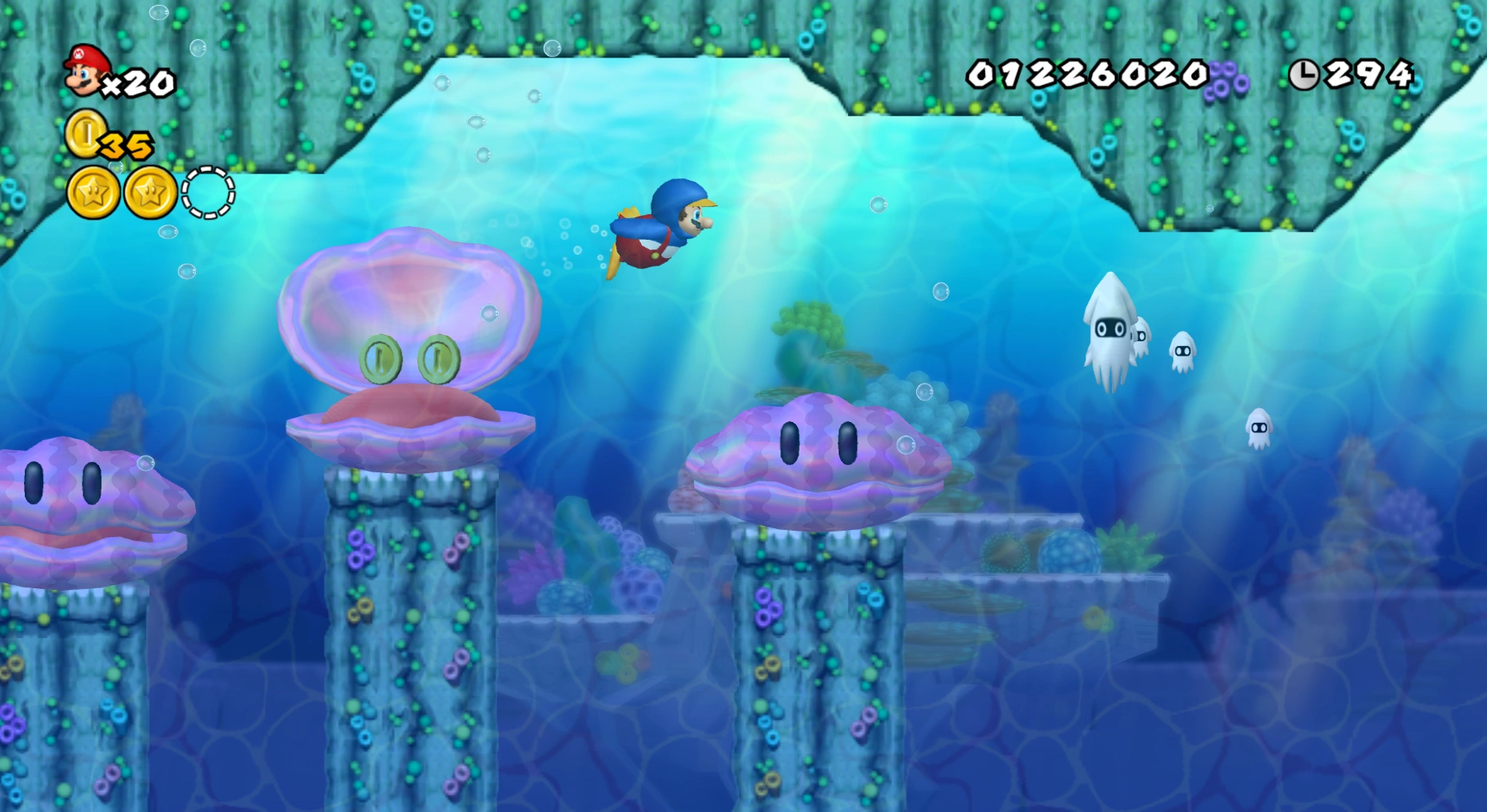Click the timer showing 294
The height and width of the screenshot is (812, 1487).
[x=1371, y=73]
